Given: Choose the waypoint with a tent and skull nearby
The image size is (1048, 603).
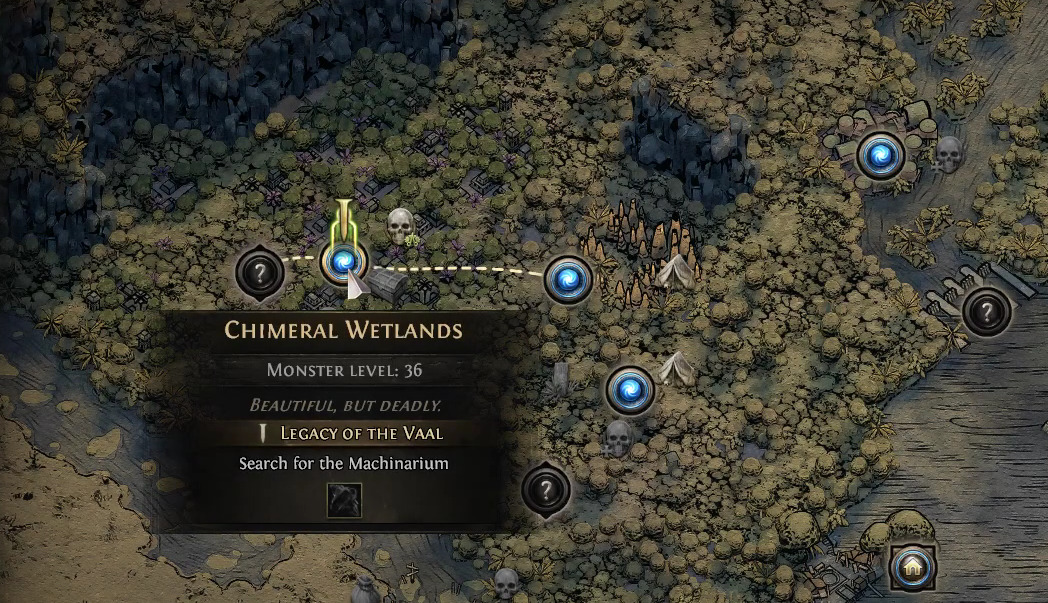Looking at the screenshot, I should pos(630,389).
